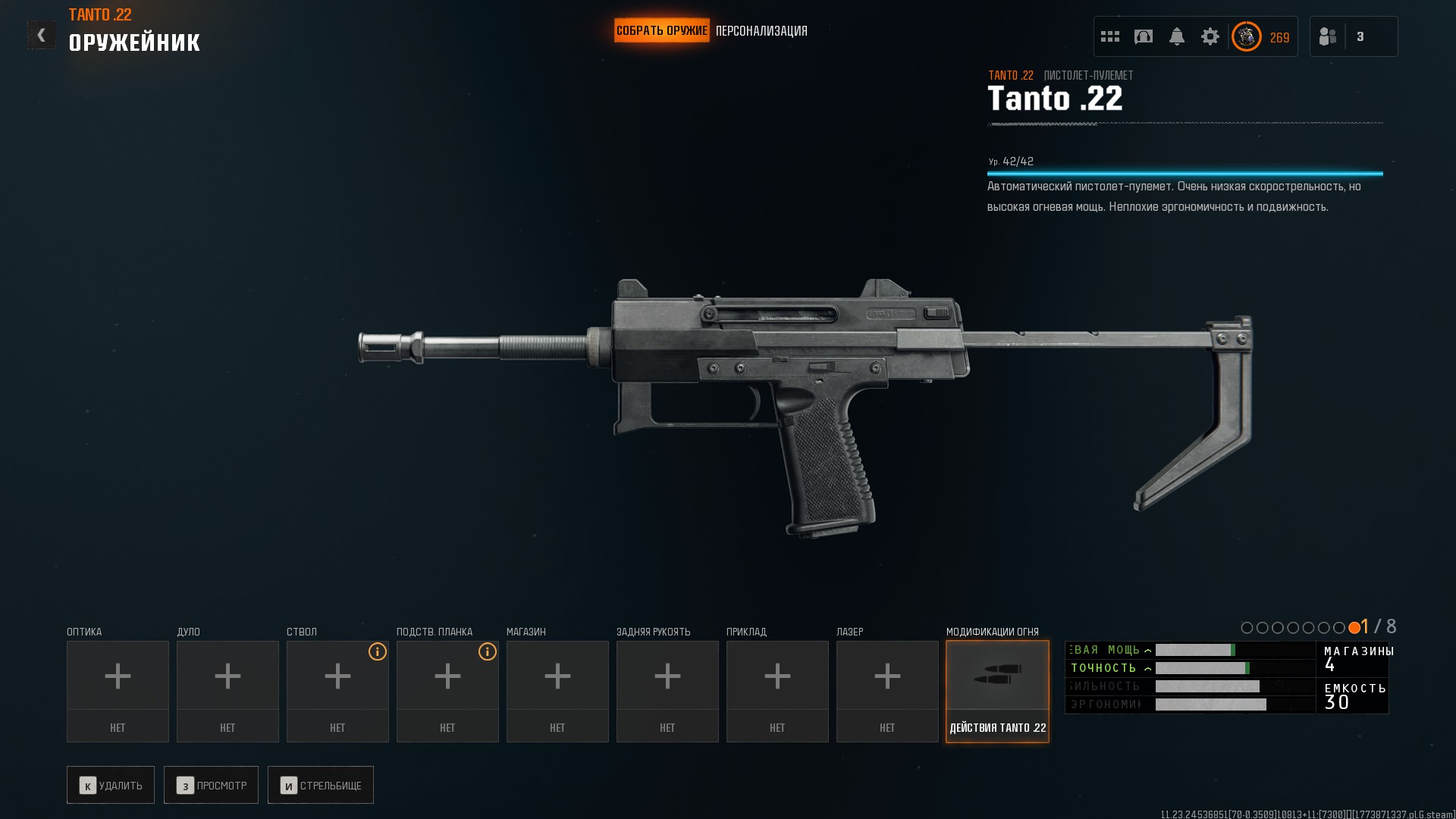Open settings via the gear icon
Viewport: 1456px width, 819px height.
pos(1210,36)
